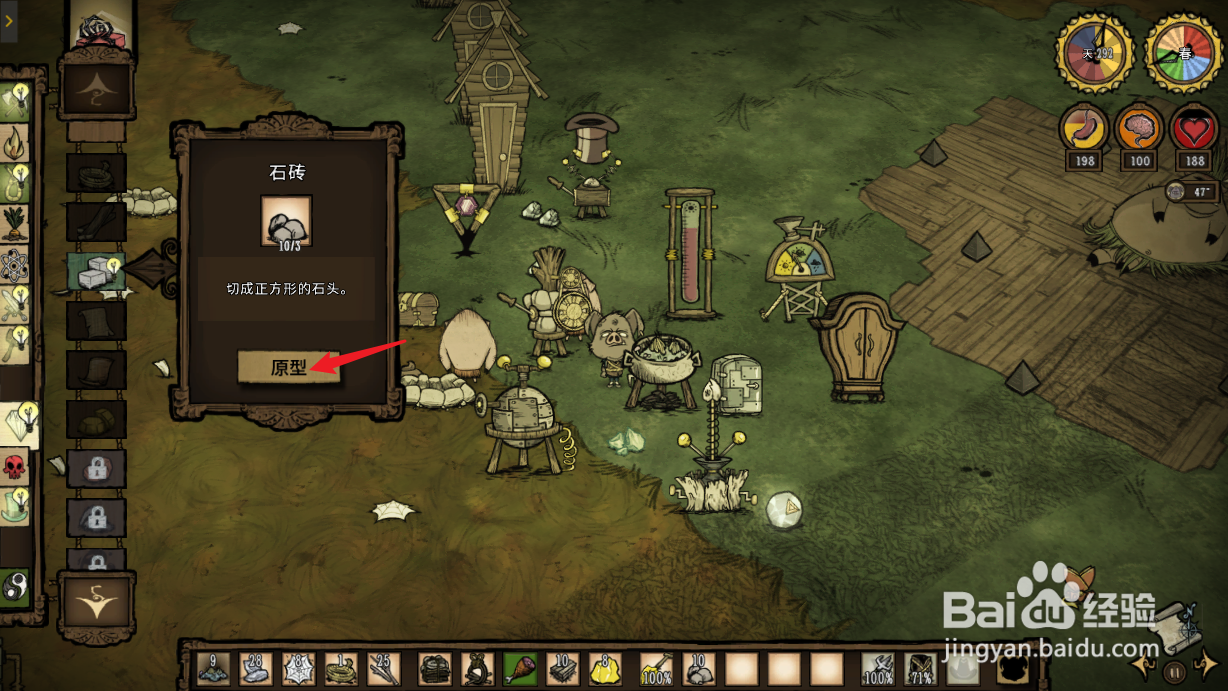Expand the yellow arrow panel at top-left

pyautogui.click(x=8, y=20)
